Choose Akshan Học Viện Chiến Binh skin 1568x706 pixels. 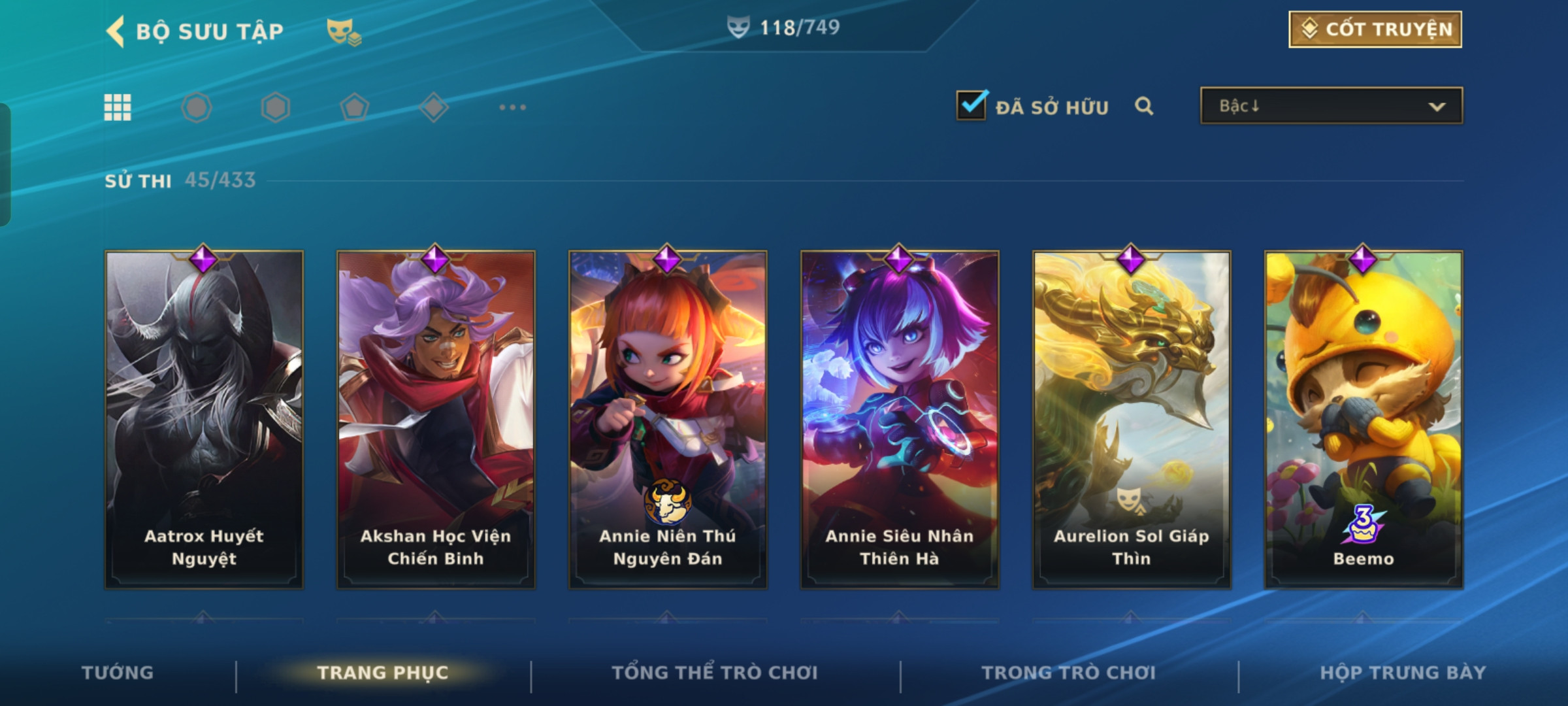(436, 420)
